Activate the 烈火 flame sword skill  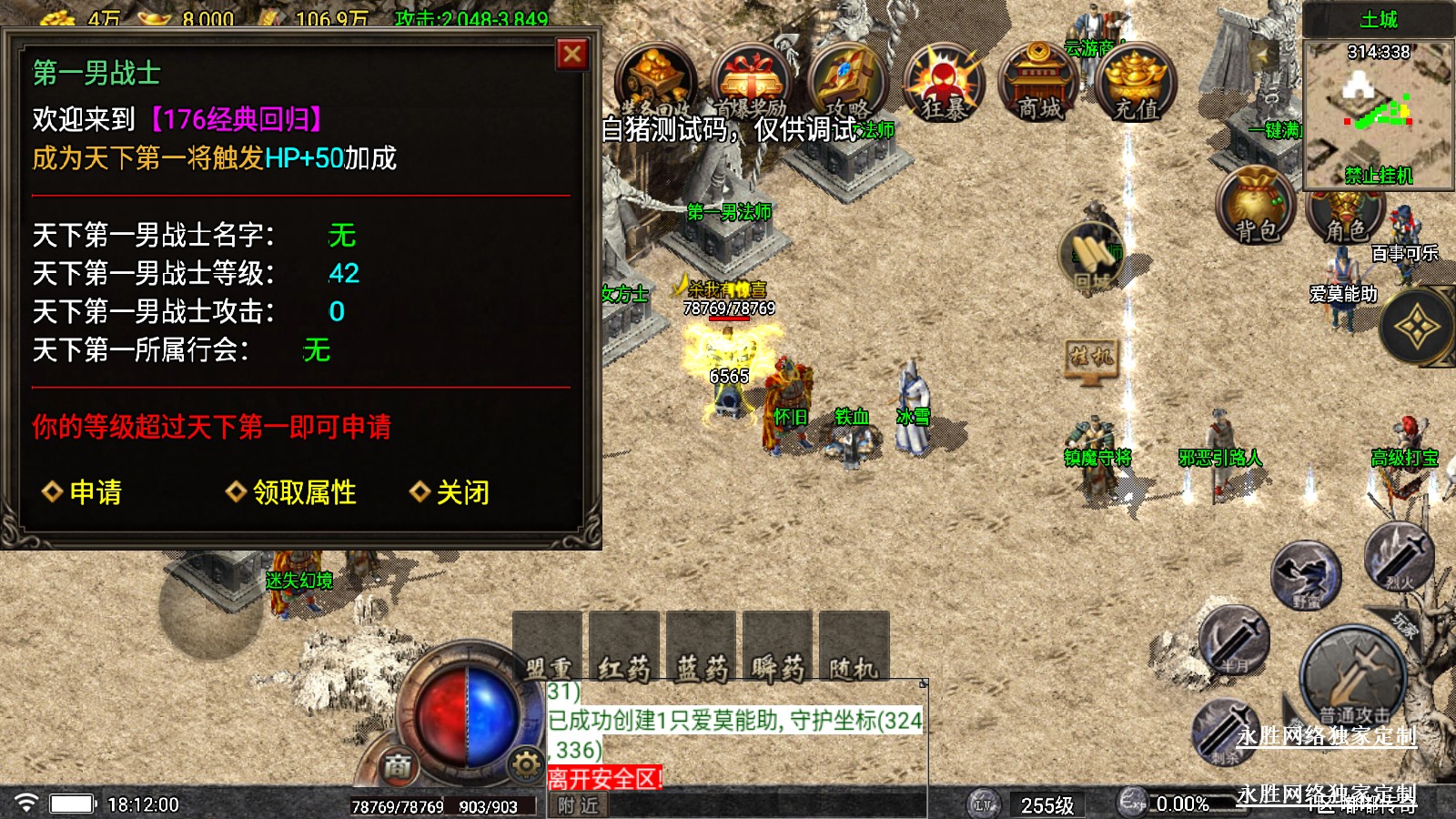click(1399, 556)
